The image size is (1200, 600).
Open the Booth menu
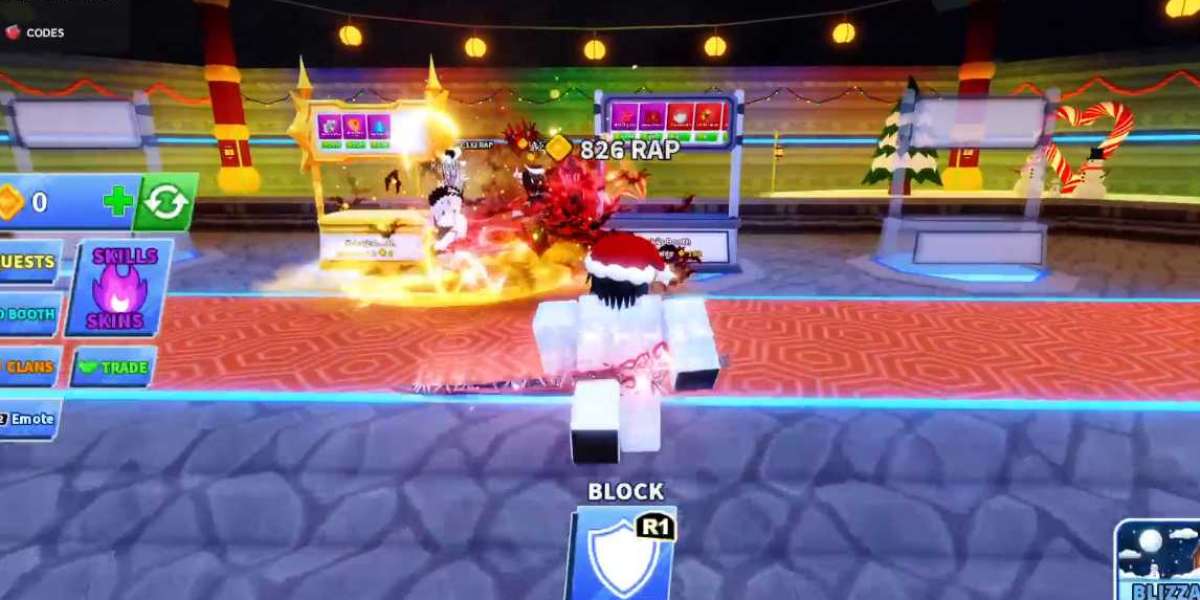coord(28,314)
